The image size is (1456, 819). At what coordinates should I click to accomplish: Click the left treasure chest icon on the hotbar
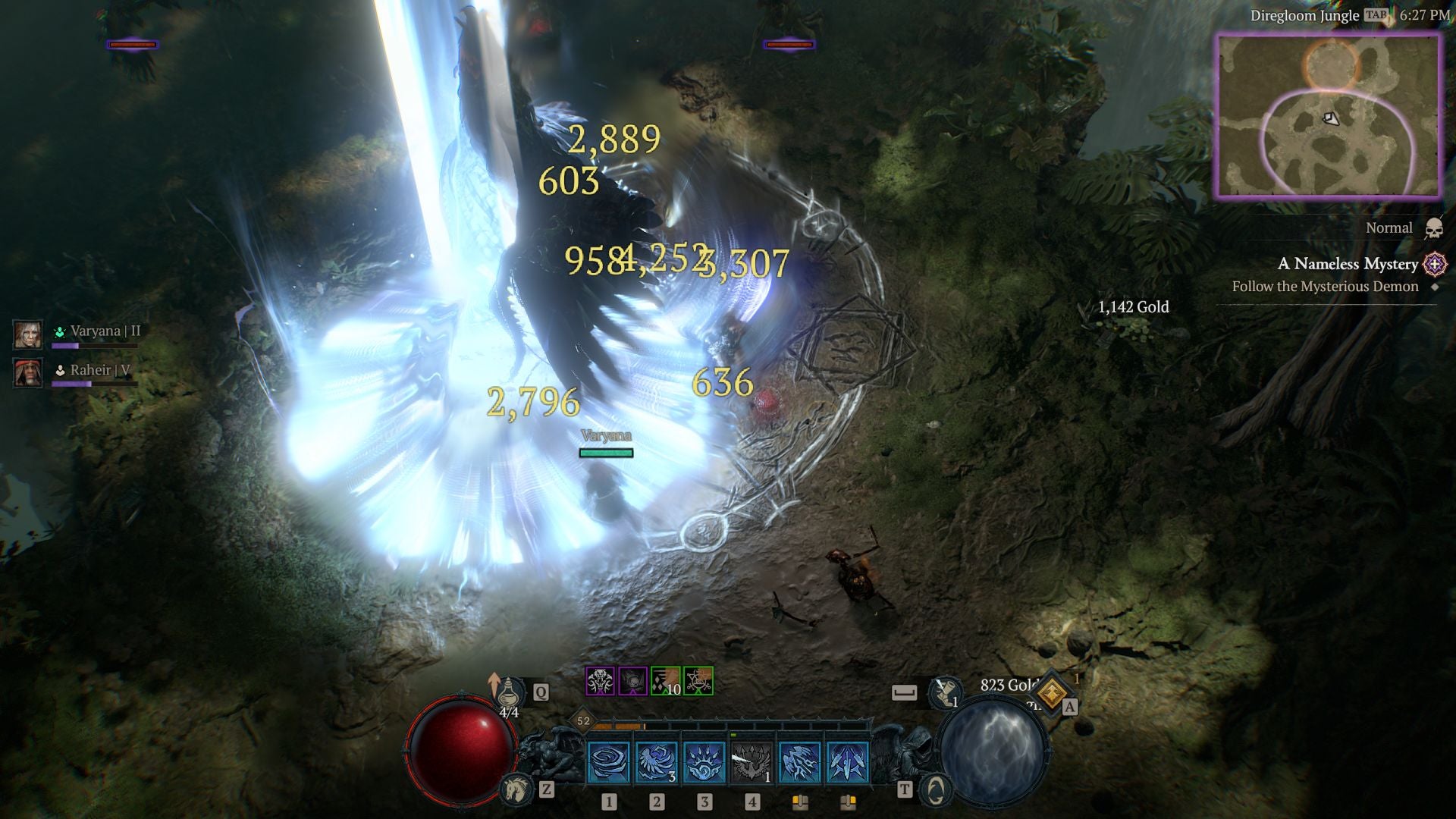coord(799,804)
